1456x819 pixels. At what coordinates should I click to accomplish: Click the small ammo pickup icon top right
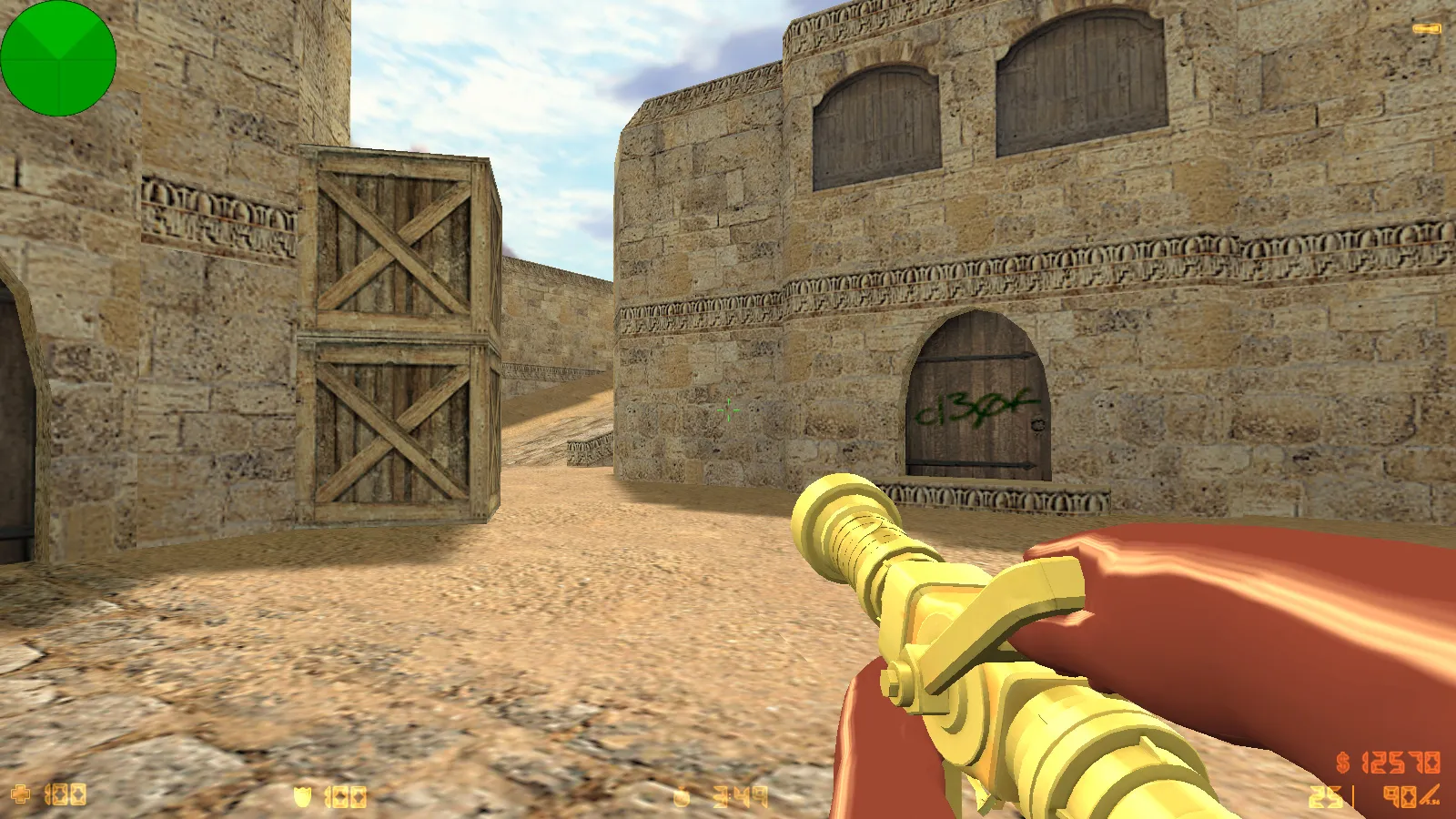coord(1424,29)
